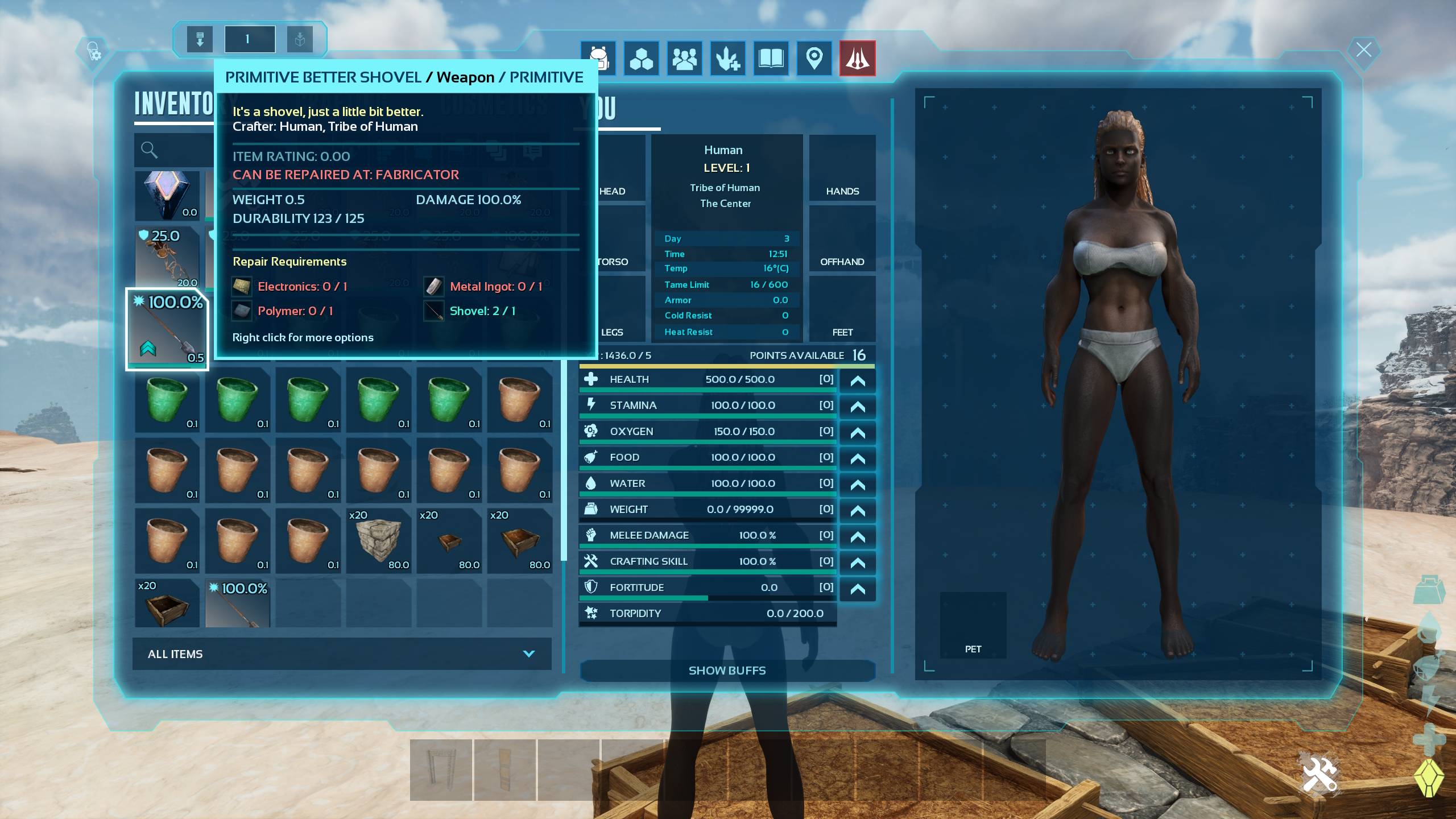Select the empty PET slot
The width and height of the screenshot is (1456, 819).
tap(973, 624)
